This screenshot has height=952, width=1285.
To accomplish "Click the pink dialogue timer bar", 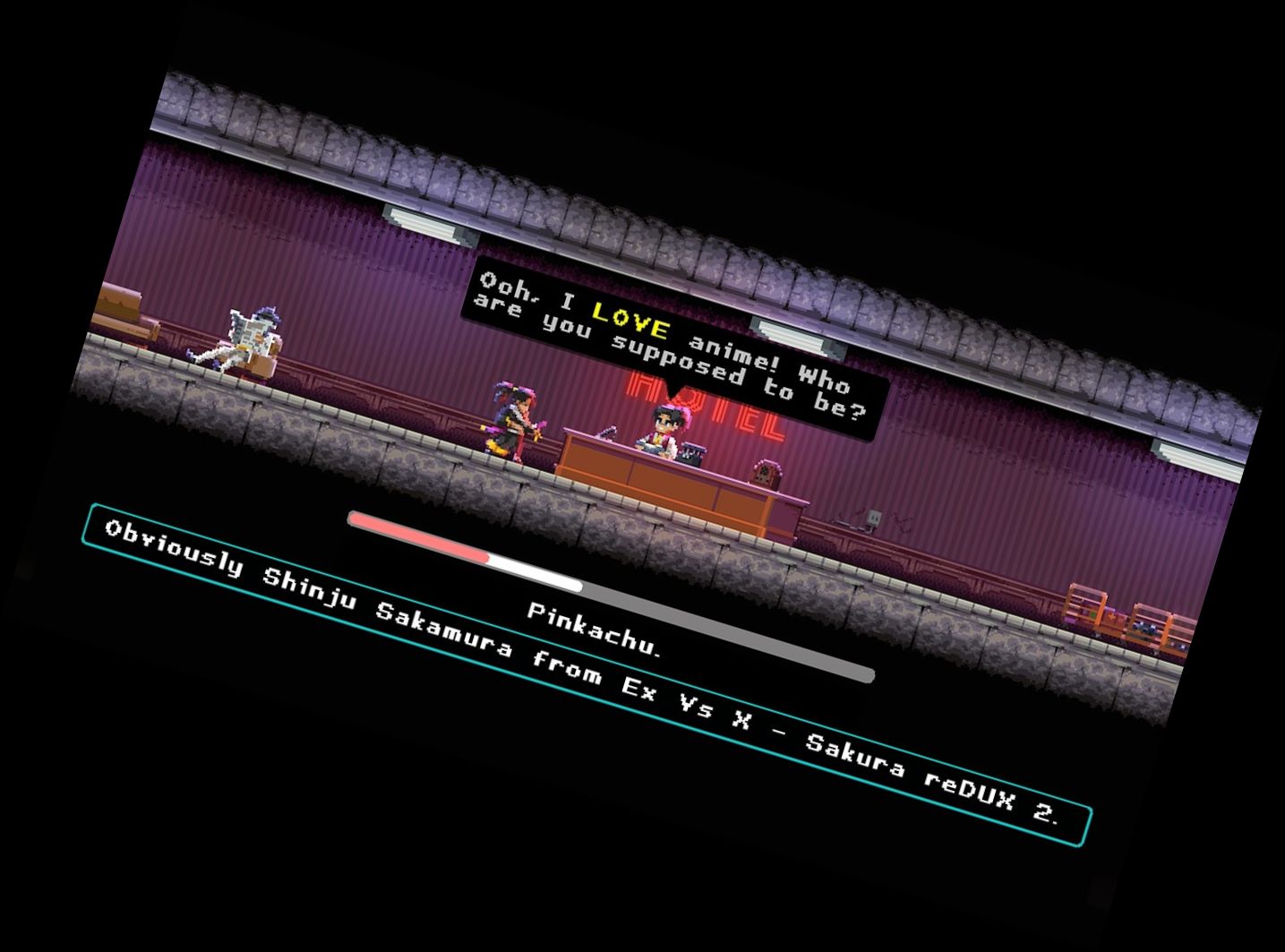I will [421, 537].
